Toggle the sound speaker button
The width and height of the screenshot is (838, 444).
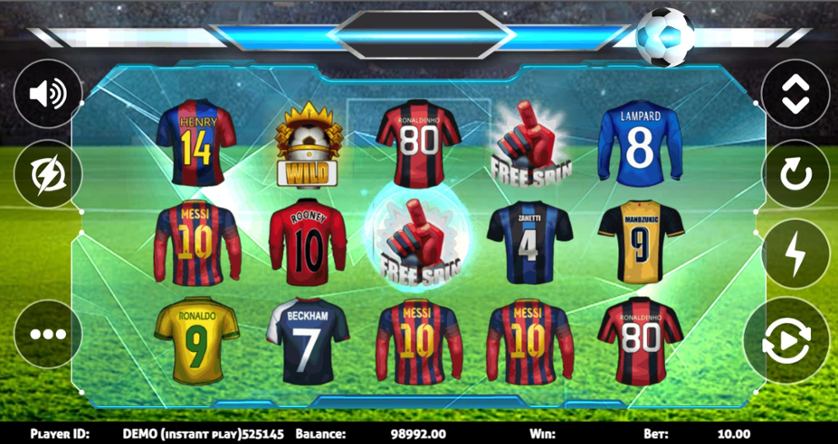47,94
